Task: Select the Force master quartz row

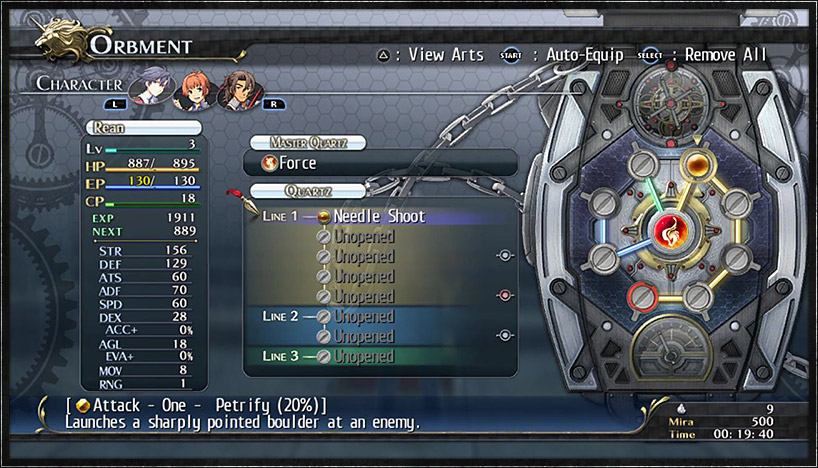Action: (380, 163)
